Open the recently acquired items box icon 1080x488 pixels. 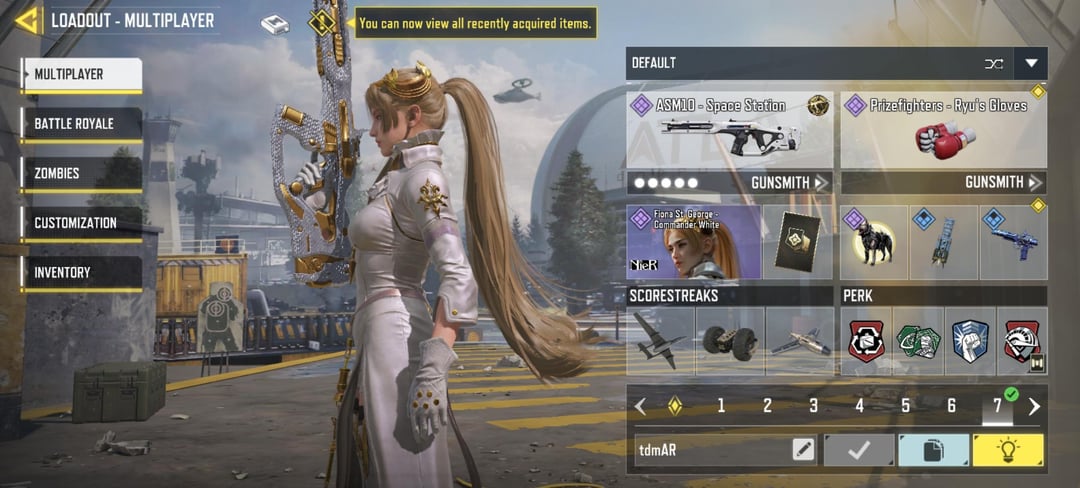click(x=274, y=24)
